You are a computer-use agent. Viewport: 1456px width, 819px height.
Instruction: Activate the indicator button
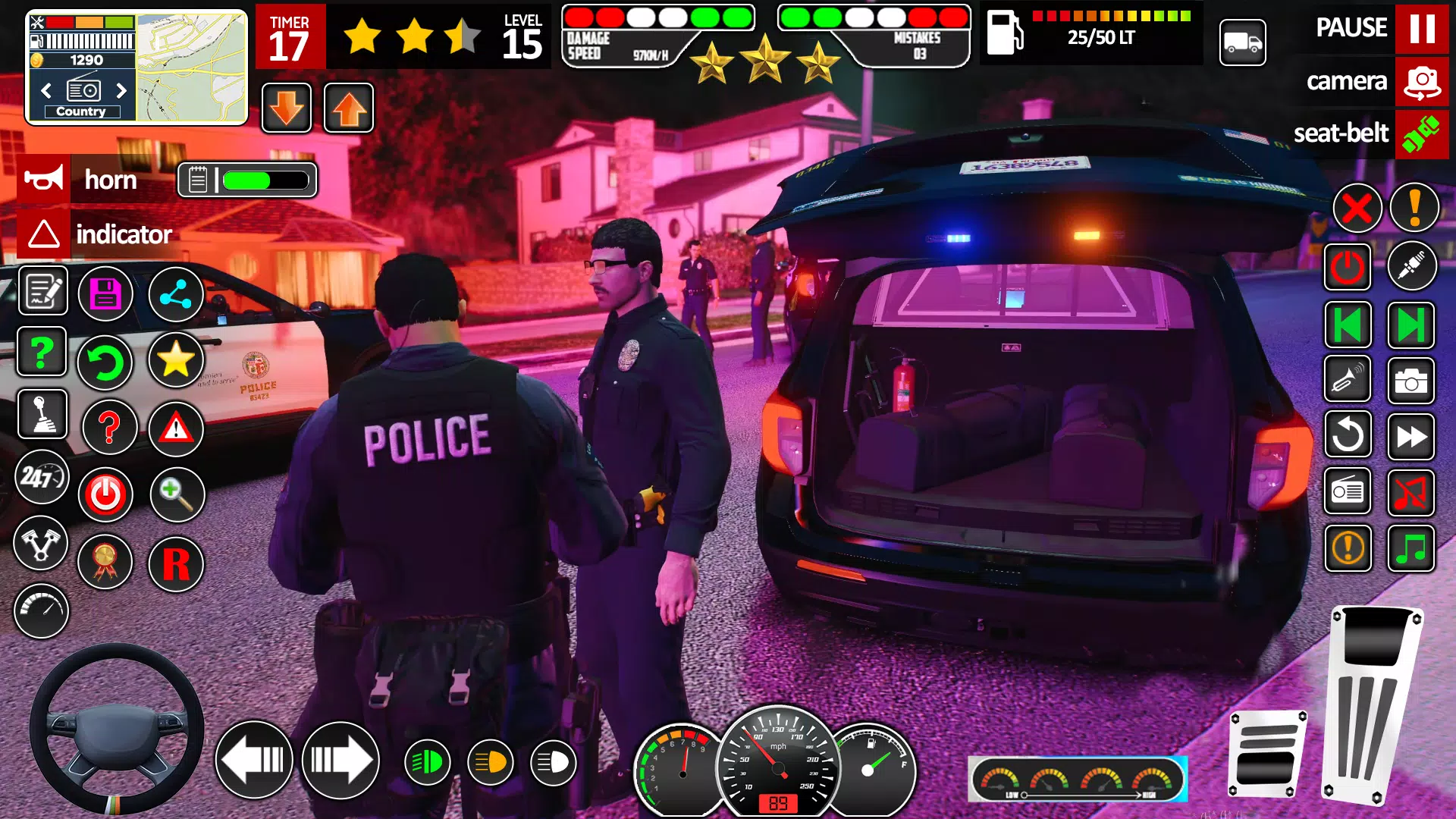point(45,234)
